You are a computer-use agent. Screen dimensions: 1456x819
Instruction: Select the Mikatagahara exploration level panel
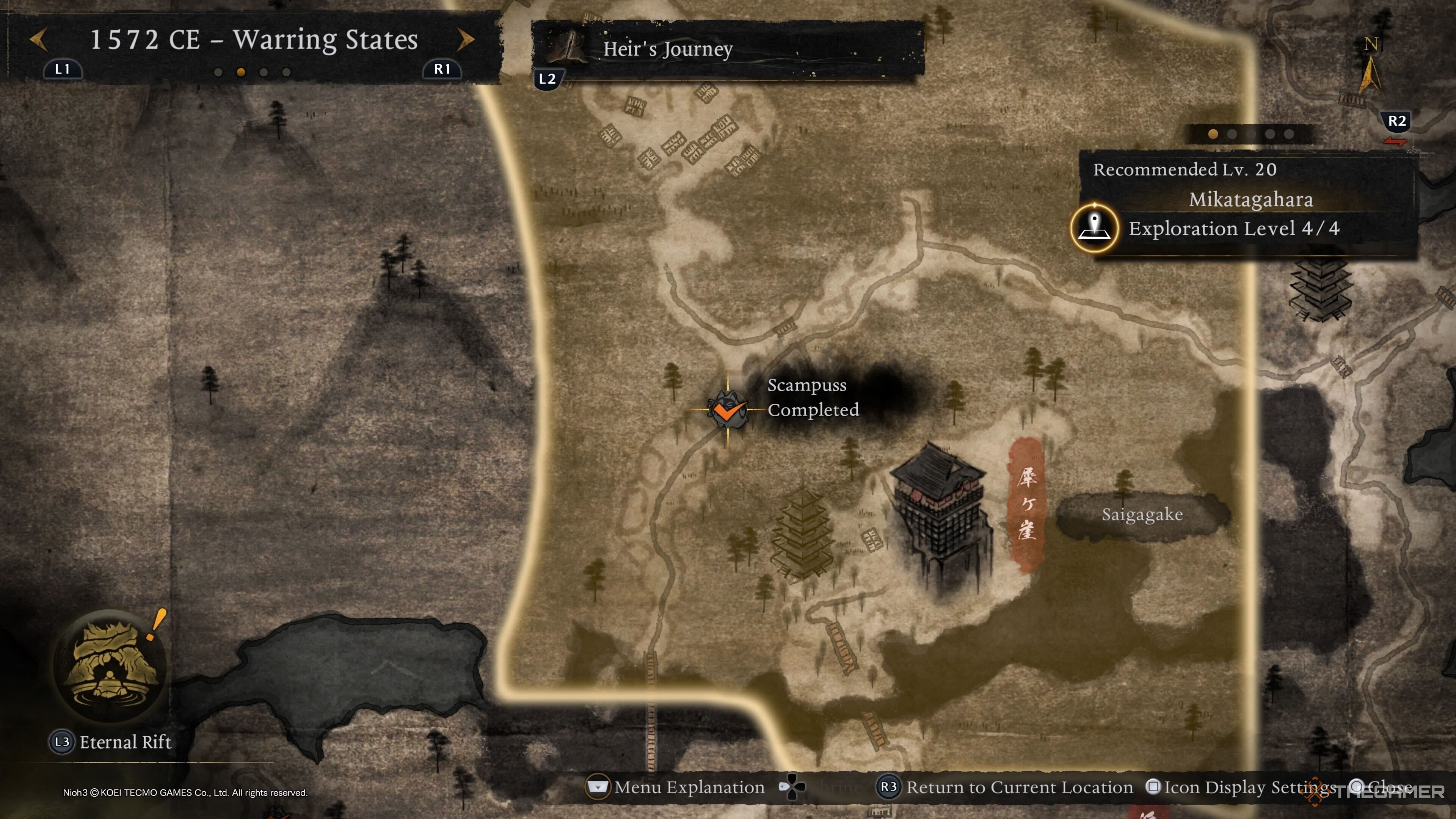click(x=1248, y=213)
